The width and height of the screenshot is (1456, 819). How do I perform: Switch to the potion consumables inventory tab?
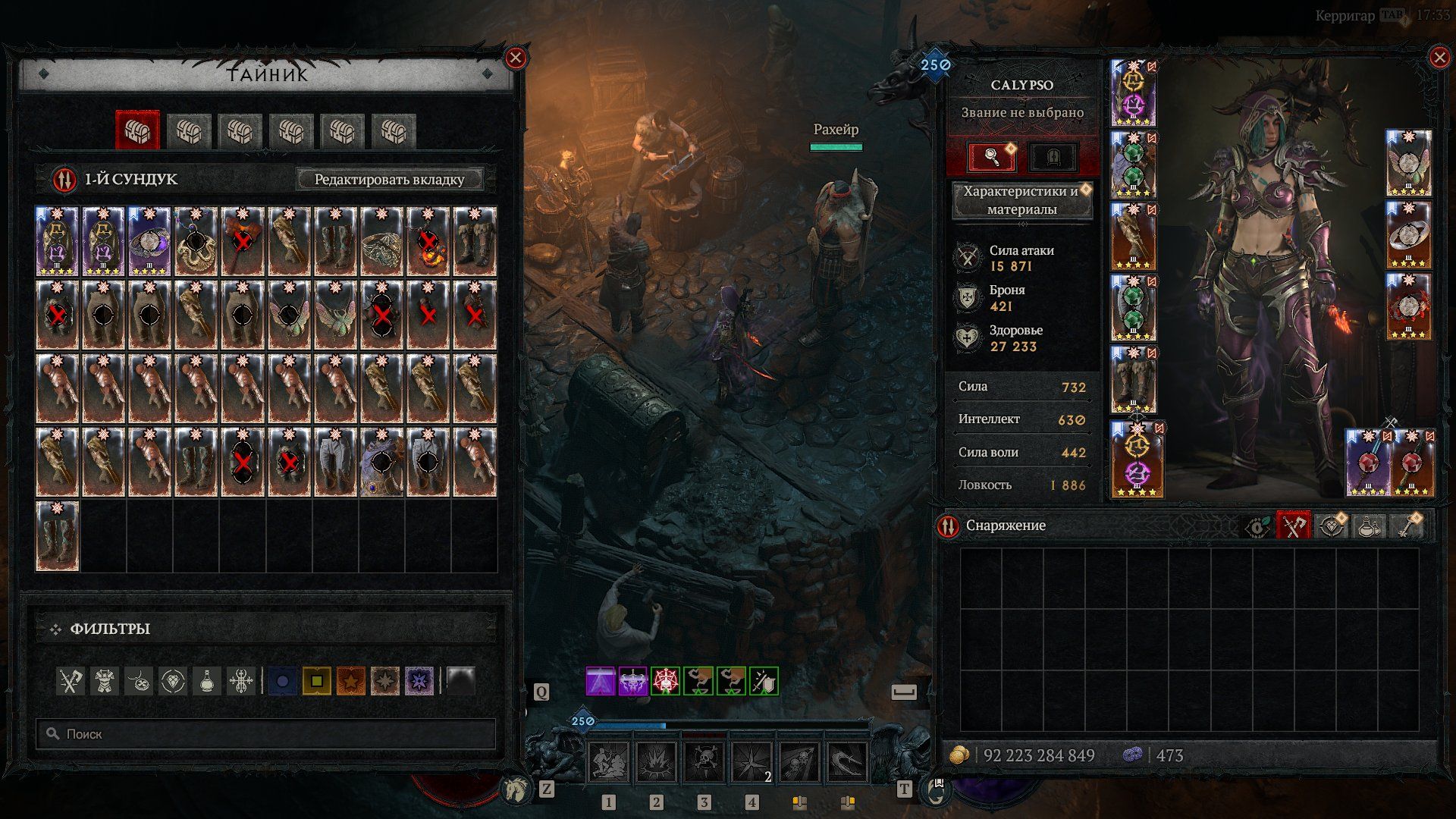(x=1368, y=526)
